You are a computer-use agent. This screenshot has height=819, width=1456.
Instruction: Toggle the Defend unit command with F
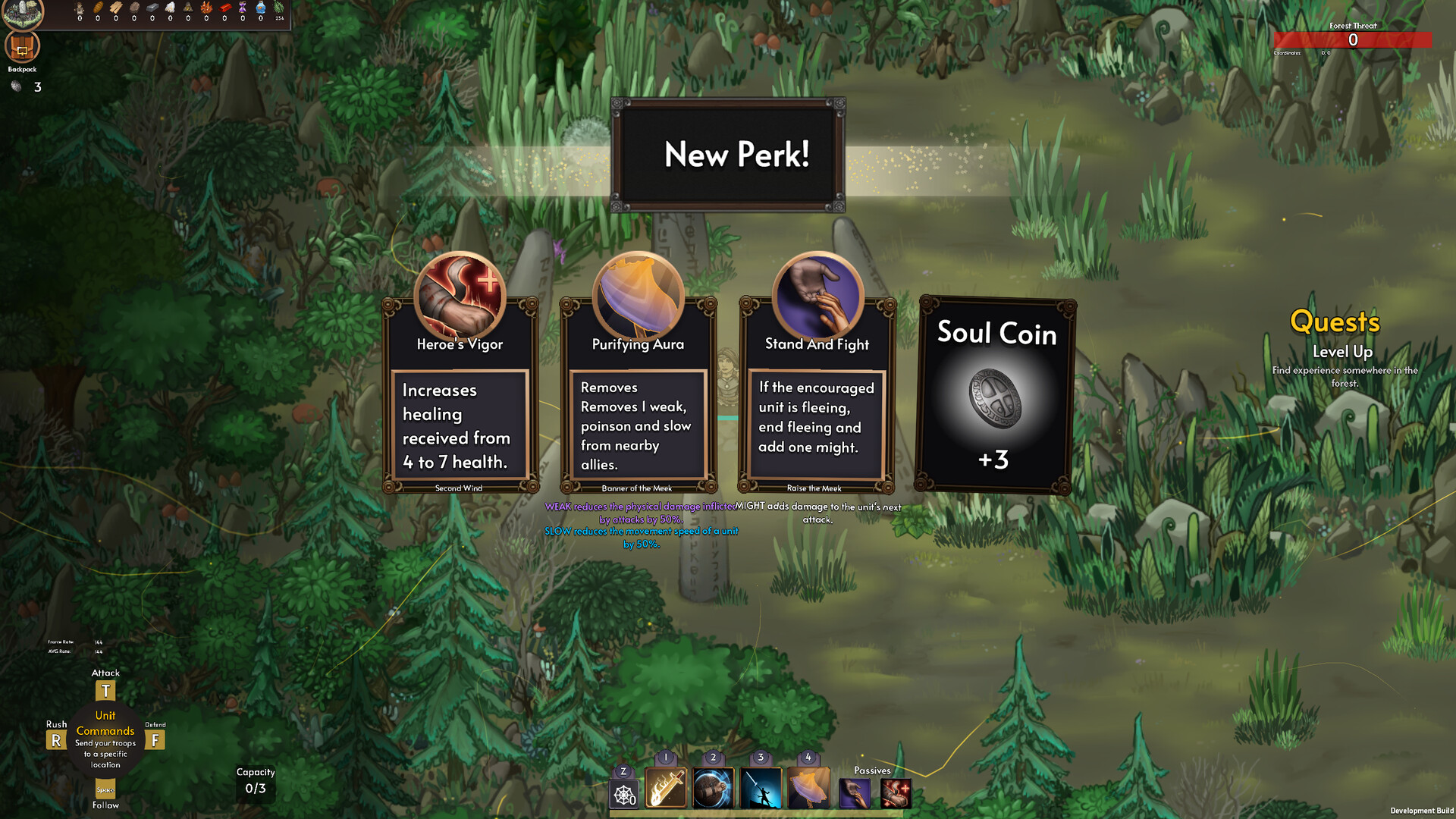click(155, 739)
